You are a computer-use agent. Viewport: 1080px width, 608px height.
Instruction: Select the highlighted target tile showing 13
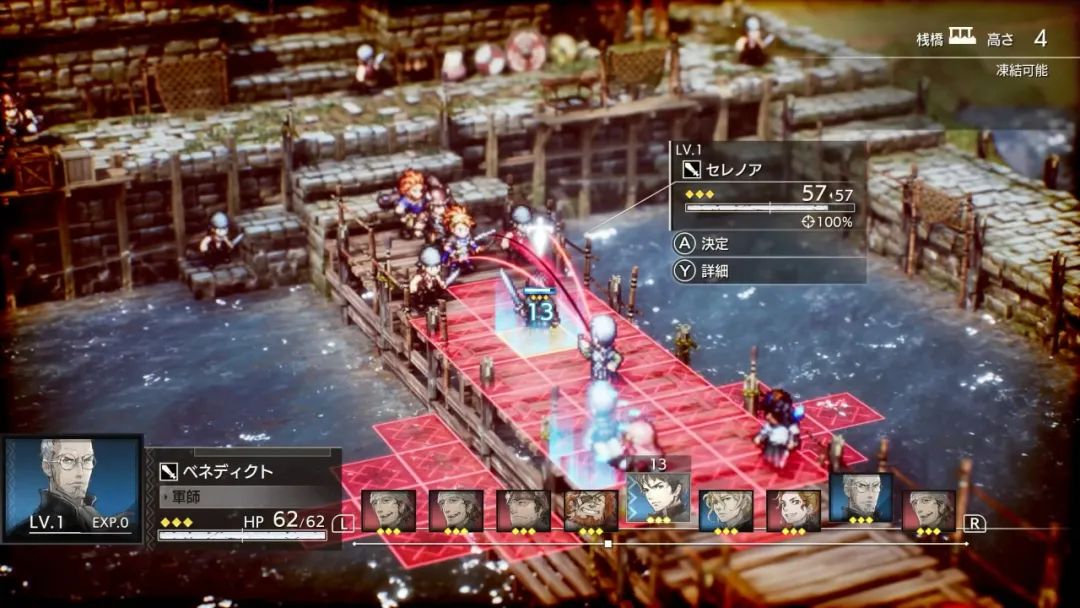click(x=538, y=330)
